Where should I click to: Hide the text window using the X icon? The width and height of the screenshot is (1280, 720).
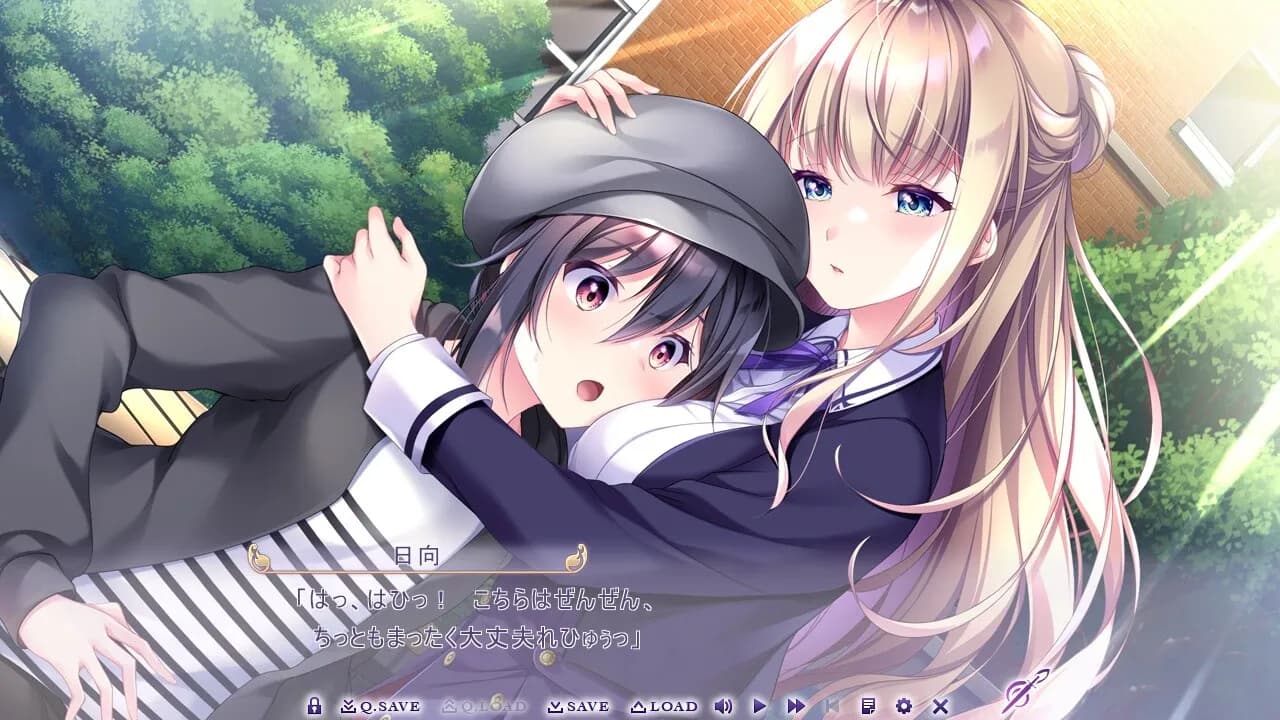coord(939,705)
